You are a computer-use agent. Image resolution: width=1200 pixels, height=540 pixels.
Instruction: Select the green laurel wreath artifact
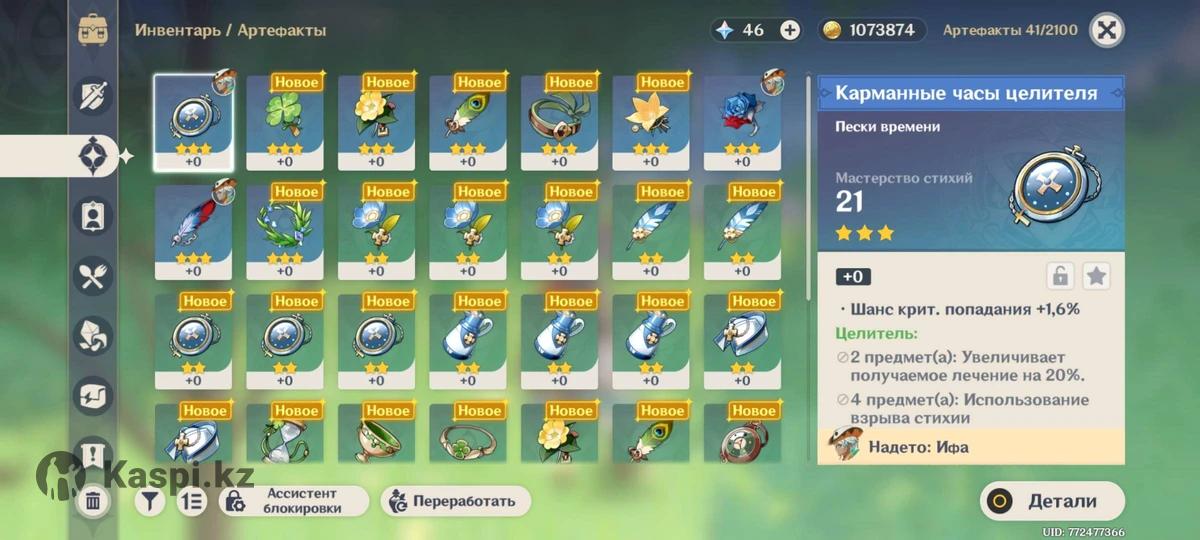coord(284,230)
